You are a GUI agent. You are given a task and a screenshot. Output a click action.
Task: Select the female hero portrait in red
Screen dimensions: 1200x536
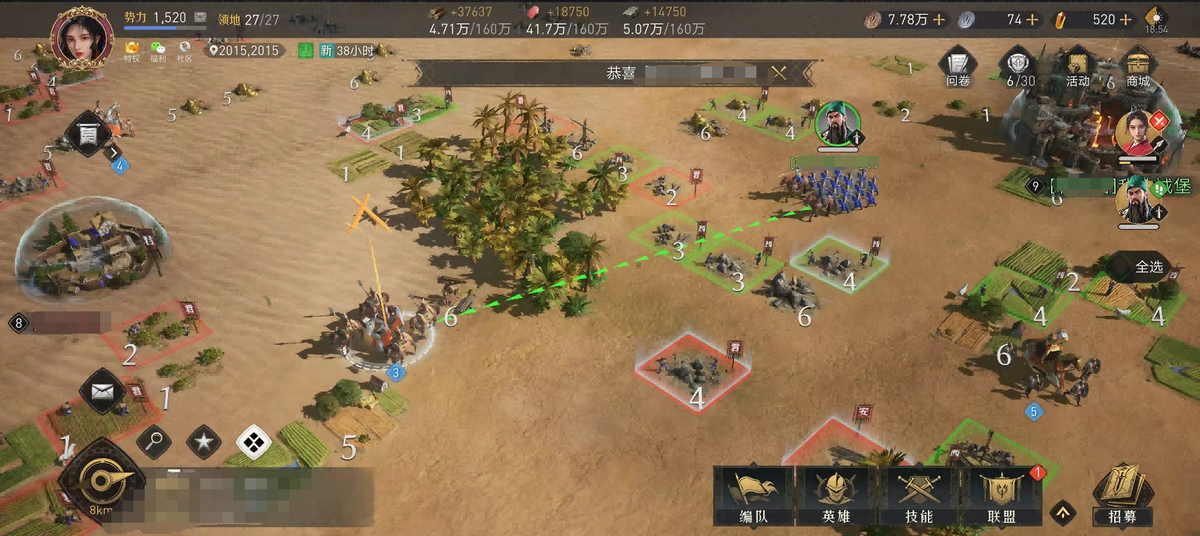coord(1136,133)
